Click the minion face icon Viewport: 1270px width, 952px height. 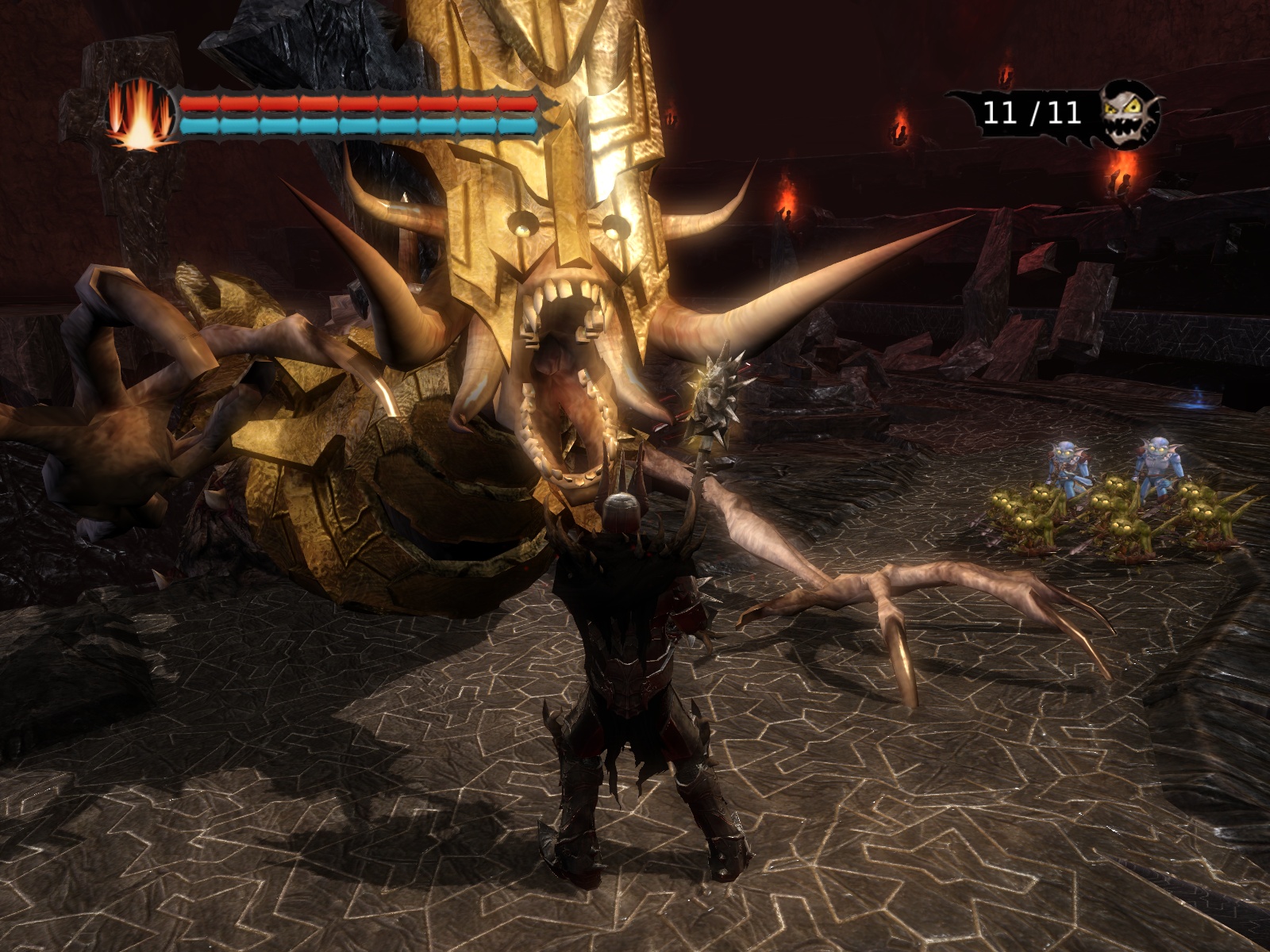point(1130,113)
